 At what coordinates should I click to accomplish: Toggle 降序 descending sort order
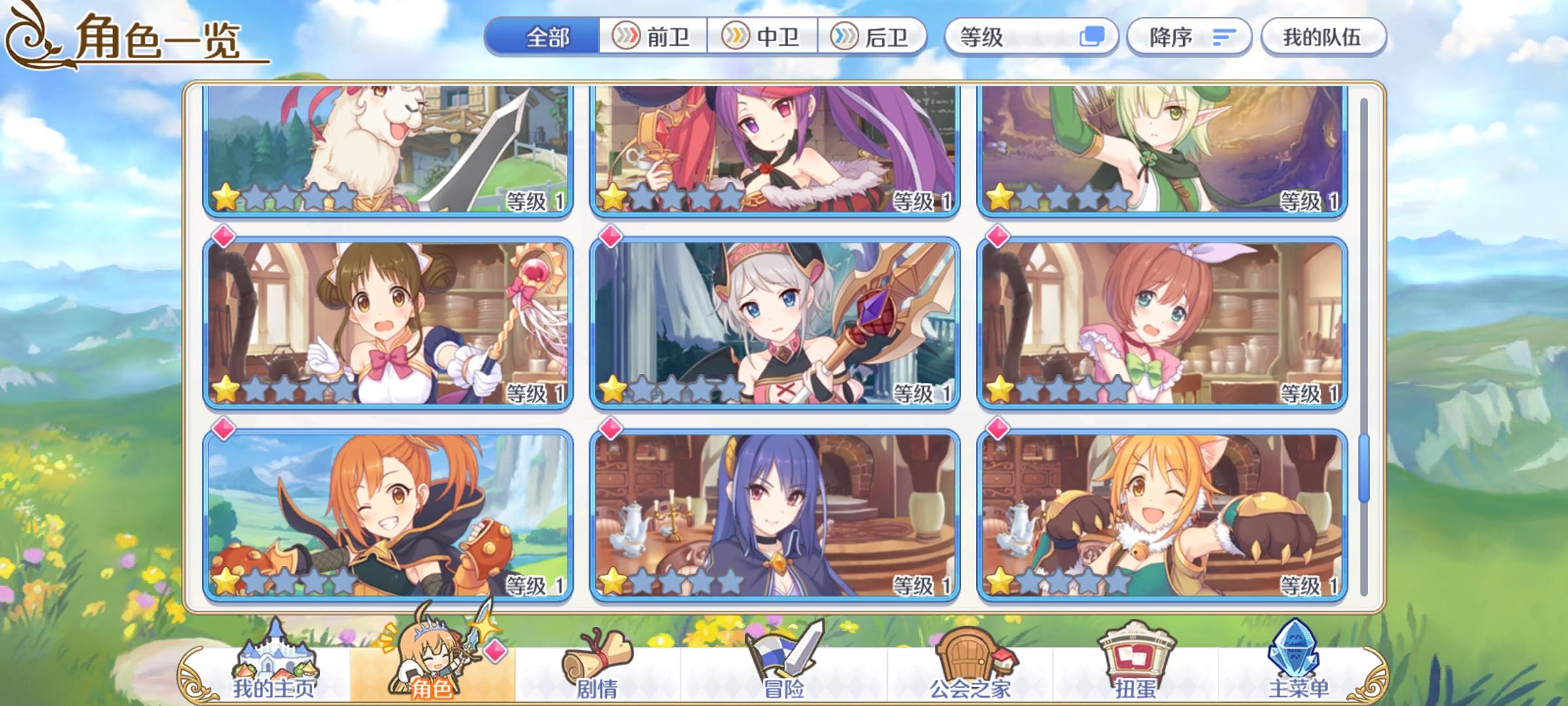[x=1189, y=37]
